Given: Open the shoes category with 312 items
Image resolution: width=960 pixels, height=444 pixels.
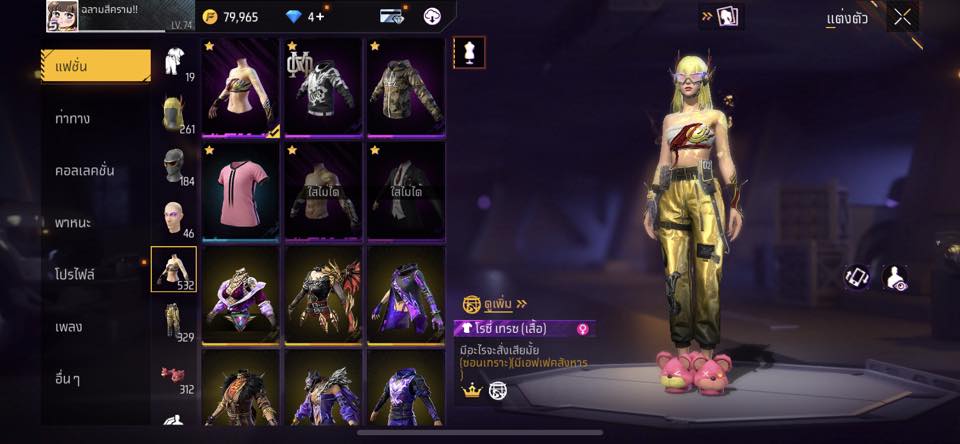Looking at the screenshot, I should point(175,375).
